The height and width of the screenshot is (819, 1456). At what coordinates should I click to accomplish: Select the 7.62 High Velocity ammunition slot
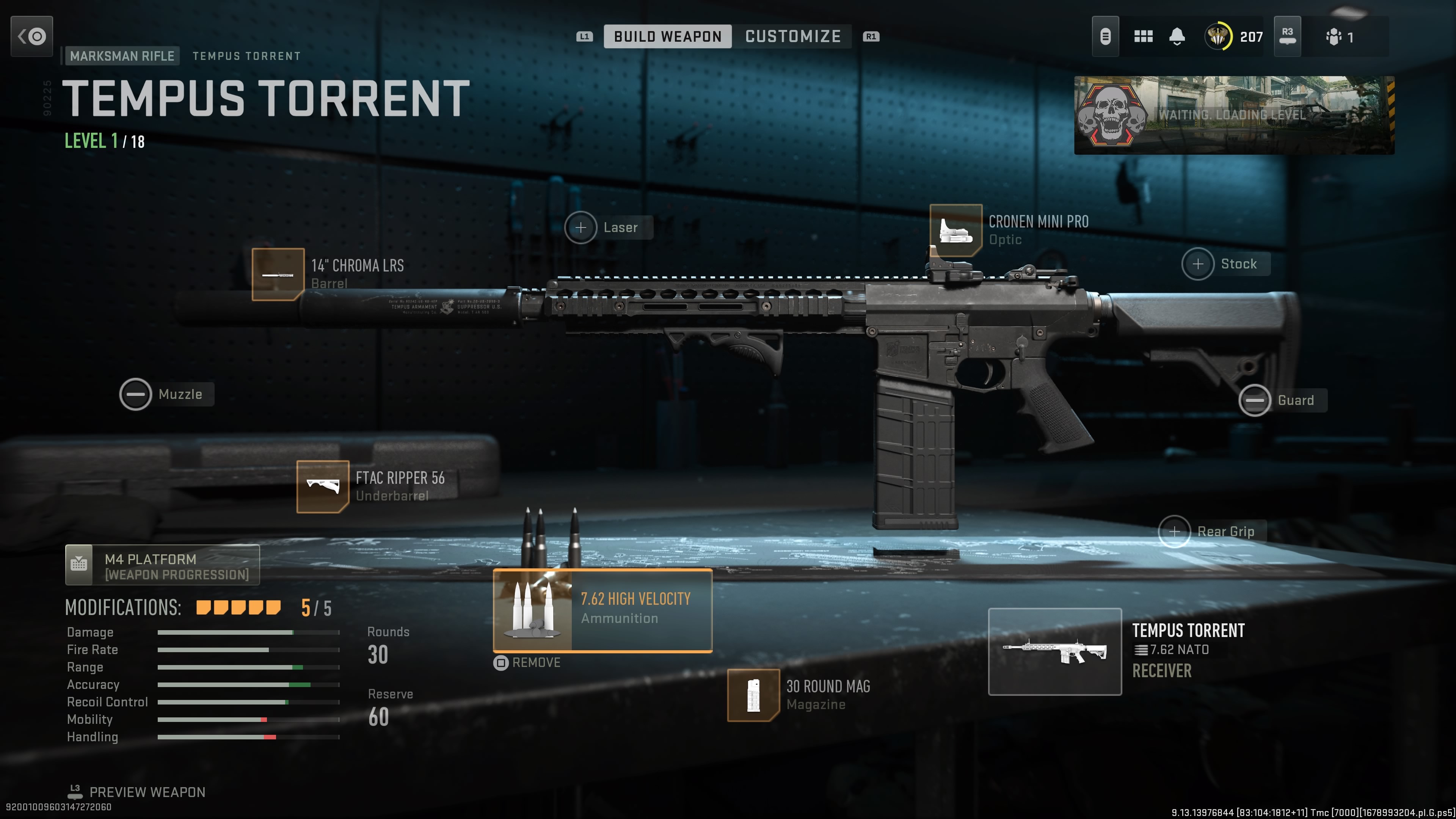(602, 610)
